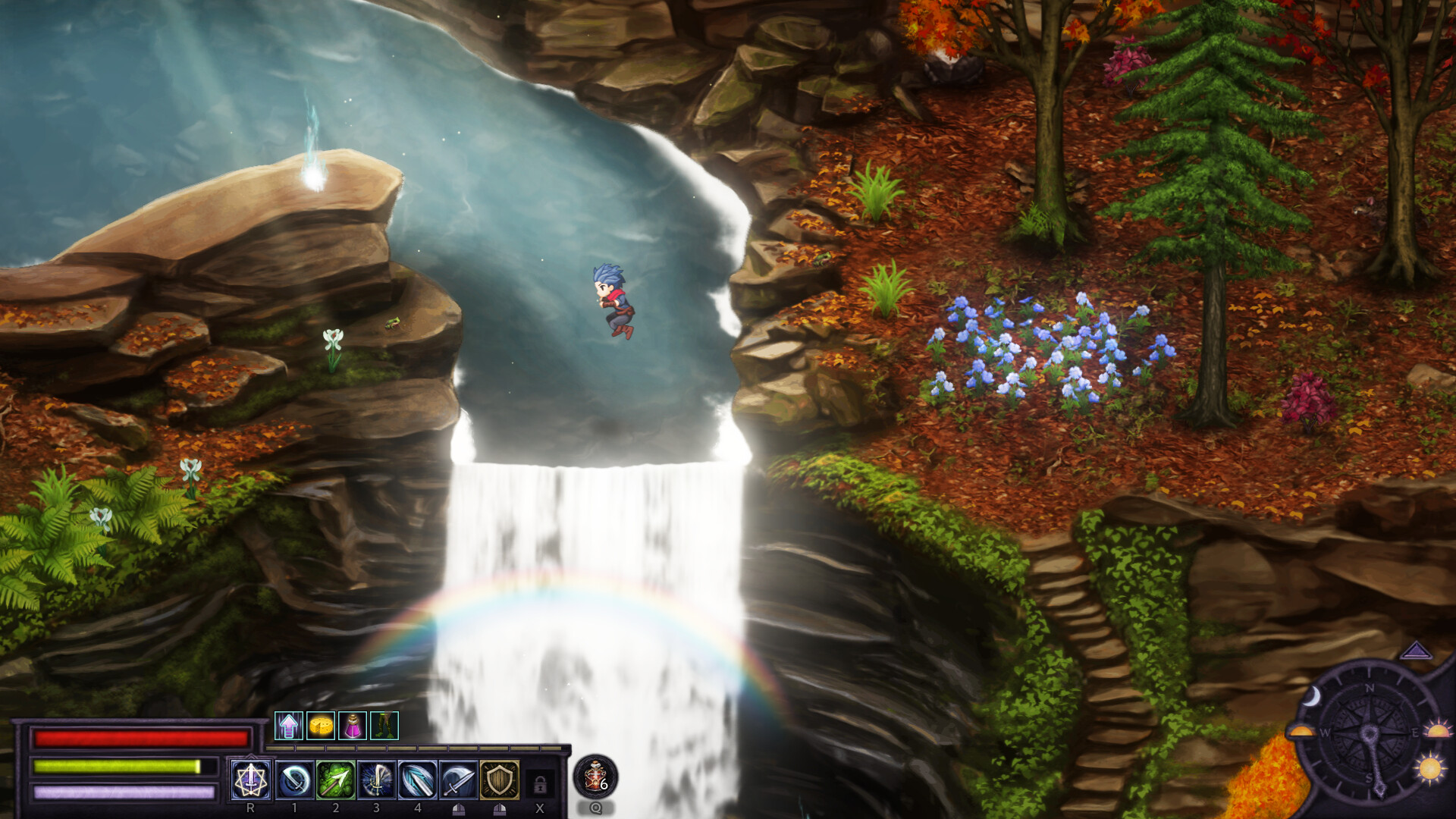Activate the wooden shield block skill

(x=499, y=780)
